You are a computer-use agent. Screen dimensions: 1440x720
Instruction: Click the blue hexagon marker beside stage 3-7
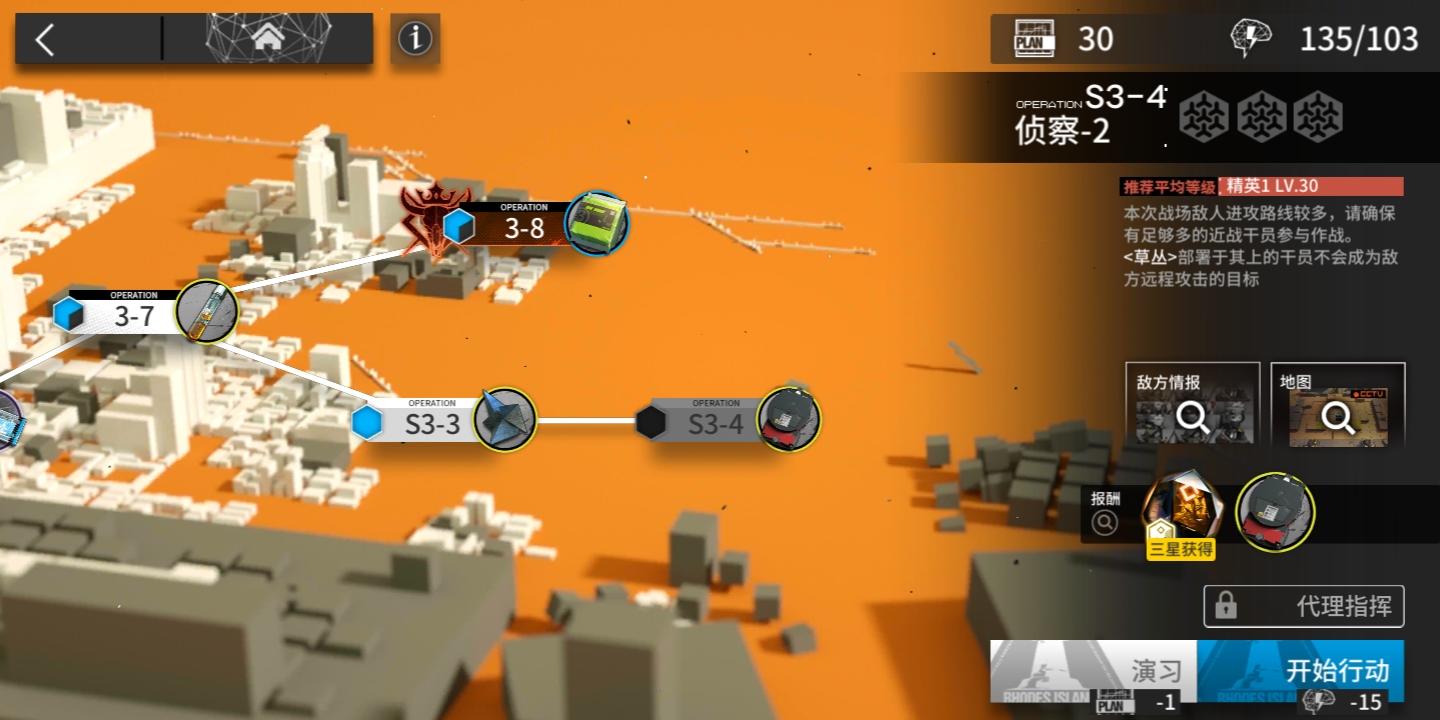point(69,312)
